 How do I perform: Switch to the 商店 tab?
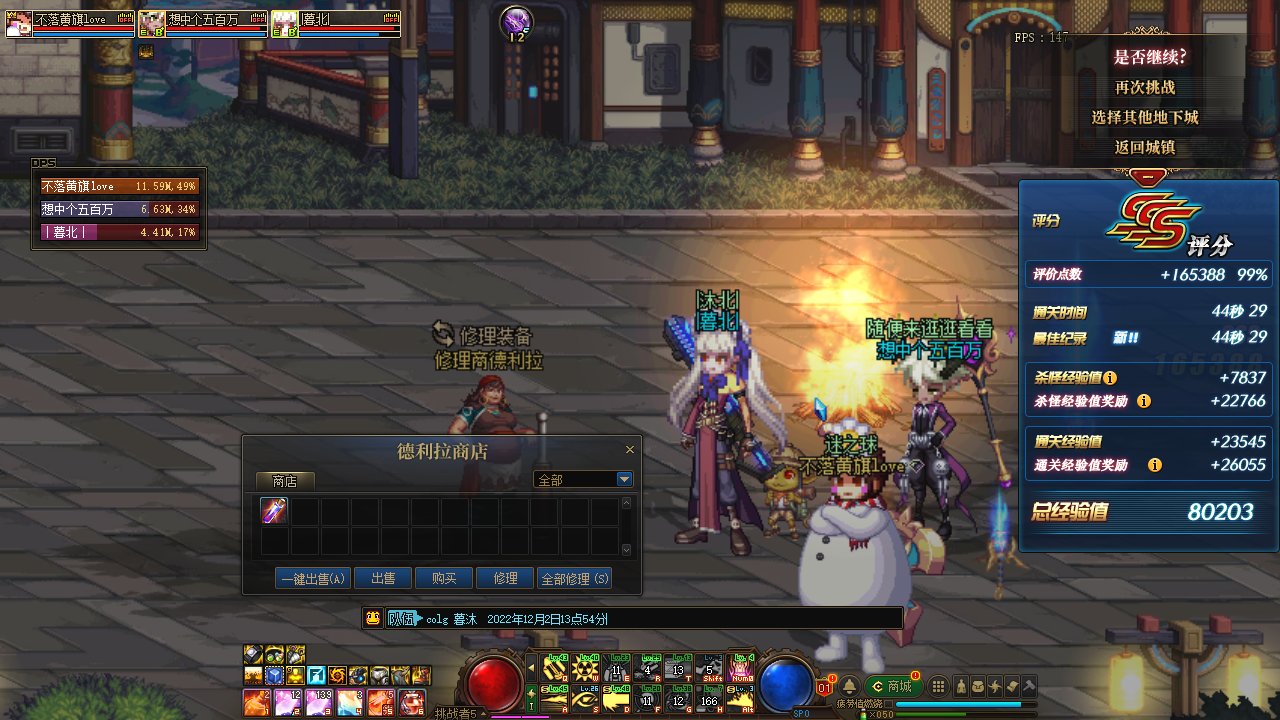pyautogui.click(x=284, y=481)
